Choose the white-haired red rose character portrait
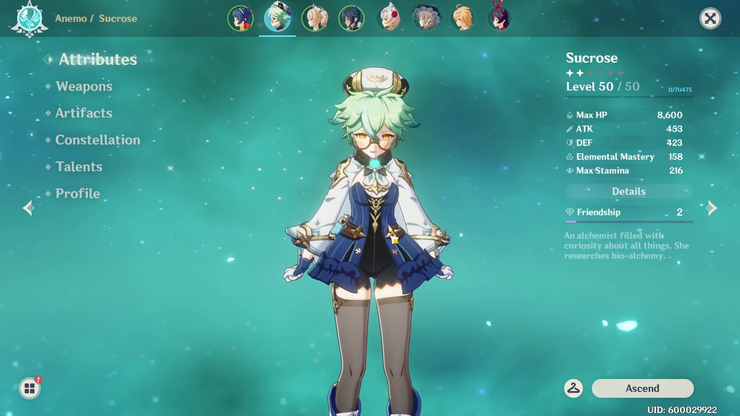 click(389, 18)
